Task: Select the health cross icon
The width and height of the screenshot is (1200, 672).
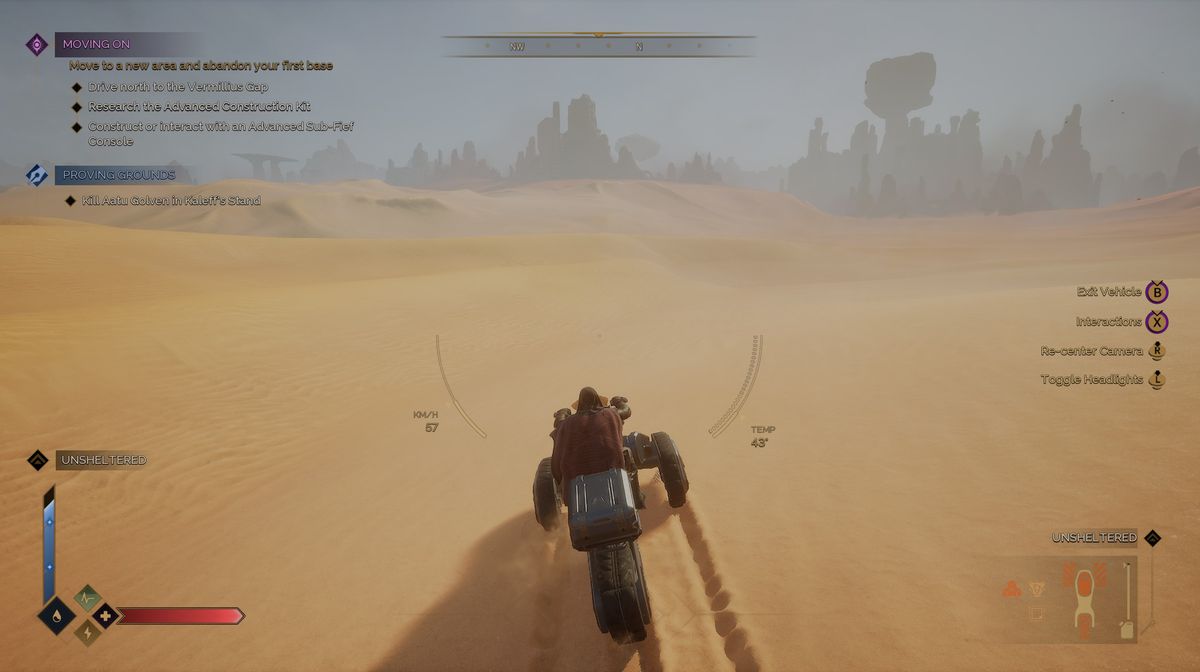Action: pyautogui.click(x=105, y=615)
